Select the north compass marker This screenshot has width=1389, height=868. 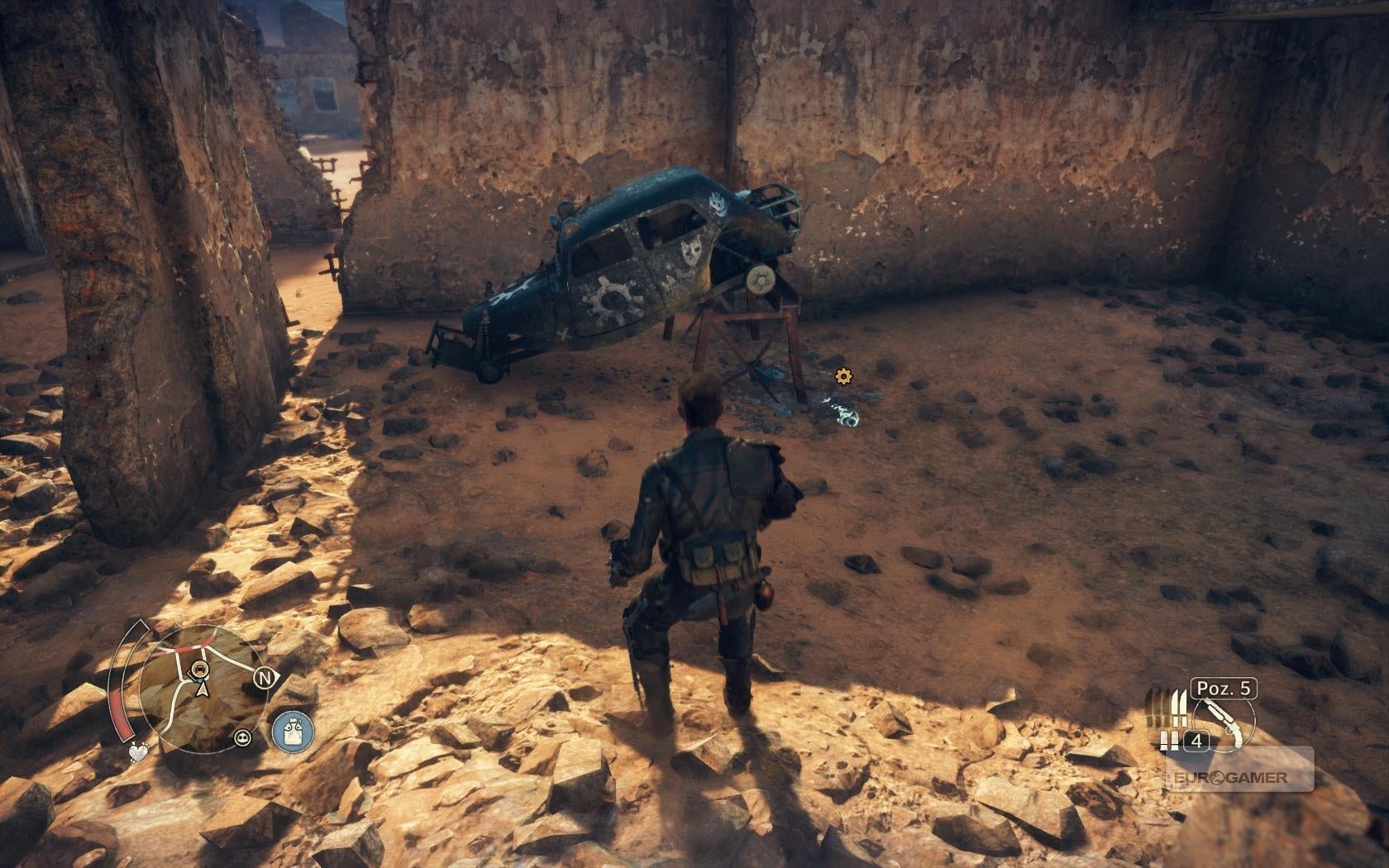tap(265, 679)
